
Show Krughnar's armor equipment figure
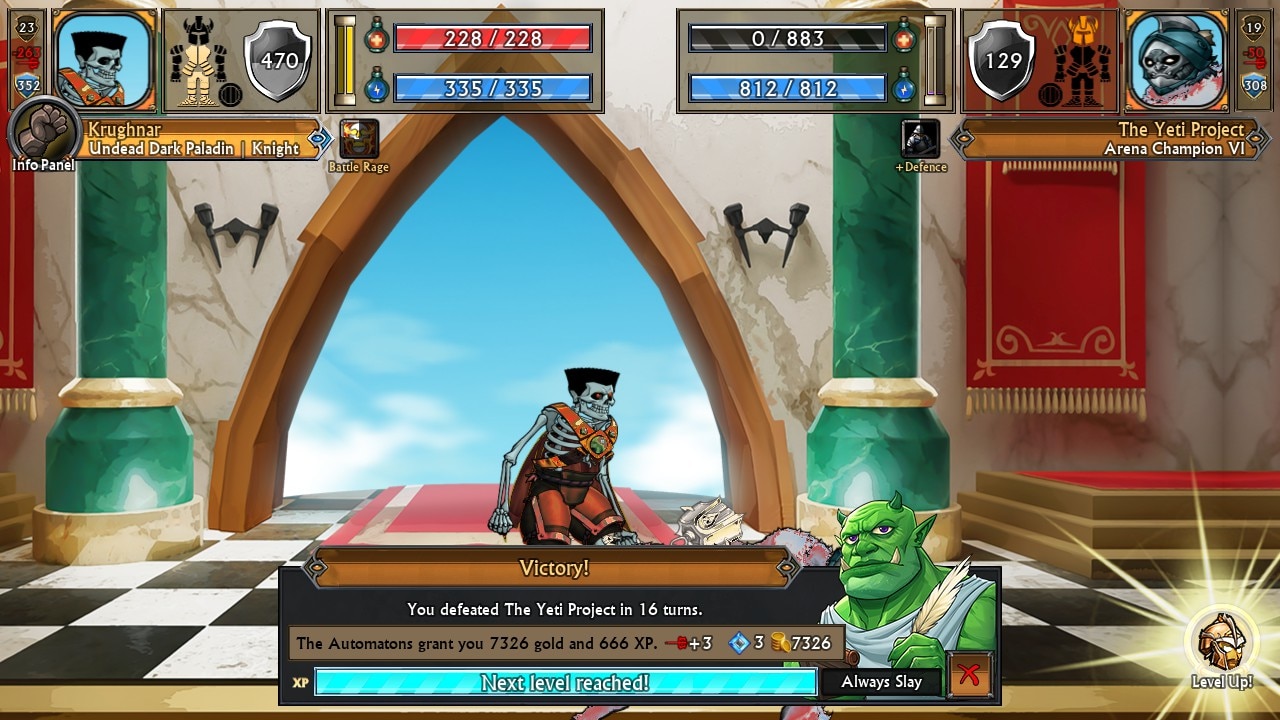click(198, 61)
